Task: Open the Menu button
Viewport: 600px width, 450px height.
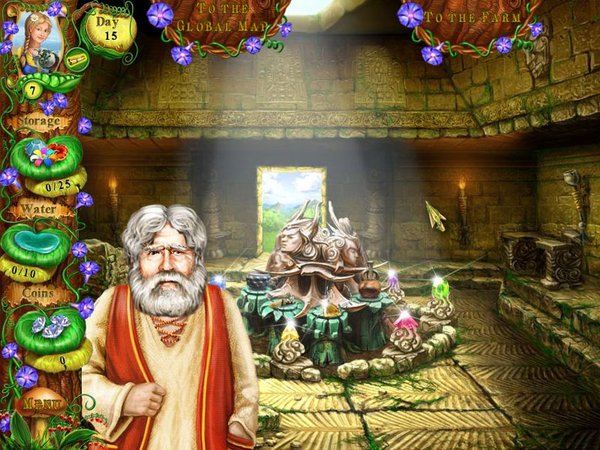Action: (x=39, y=404)
